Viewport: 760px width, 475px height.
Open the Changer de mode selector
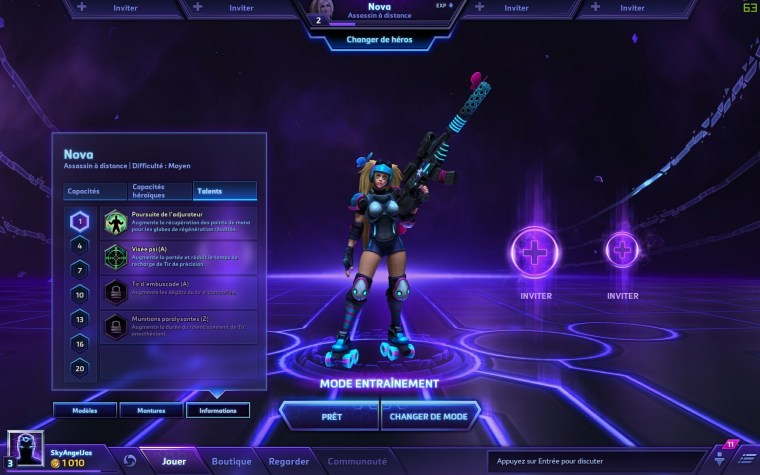[430, 415]
